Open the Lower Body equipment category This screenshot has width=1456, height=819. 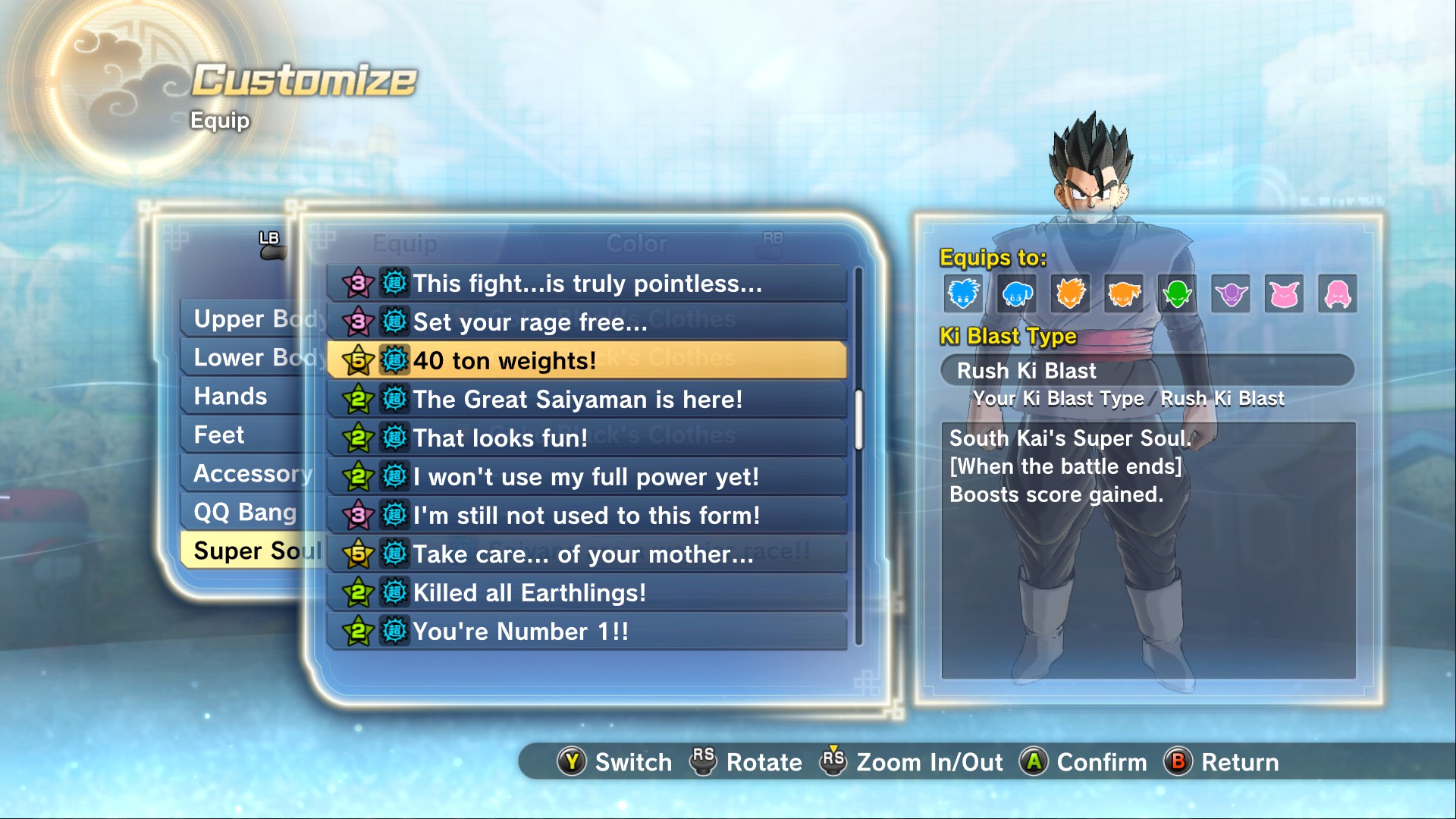click(x=243, y=358)
